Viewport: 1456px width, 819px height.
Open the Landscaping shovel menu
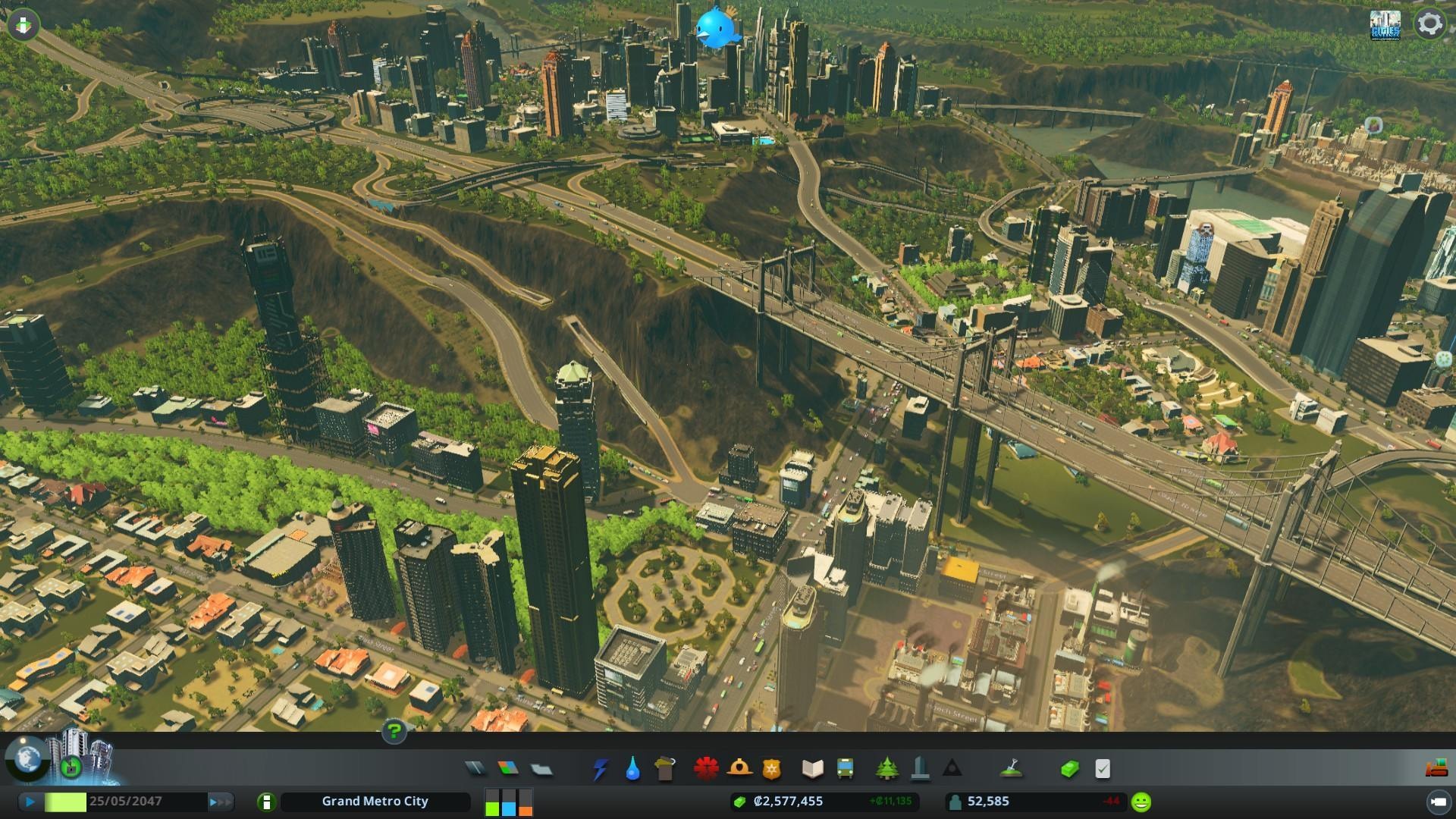click(x=1010, y=769)
